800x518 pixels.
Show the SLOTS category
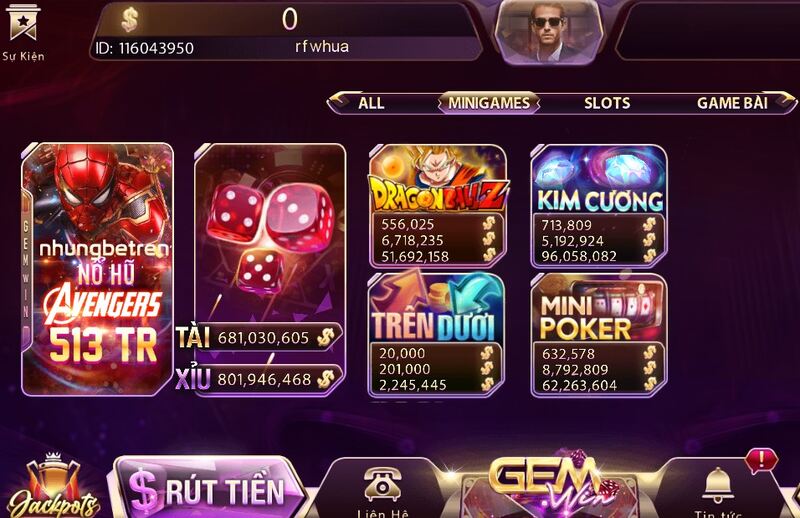point(607,103)
